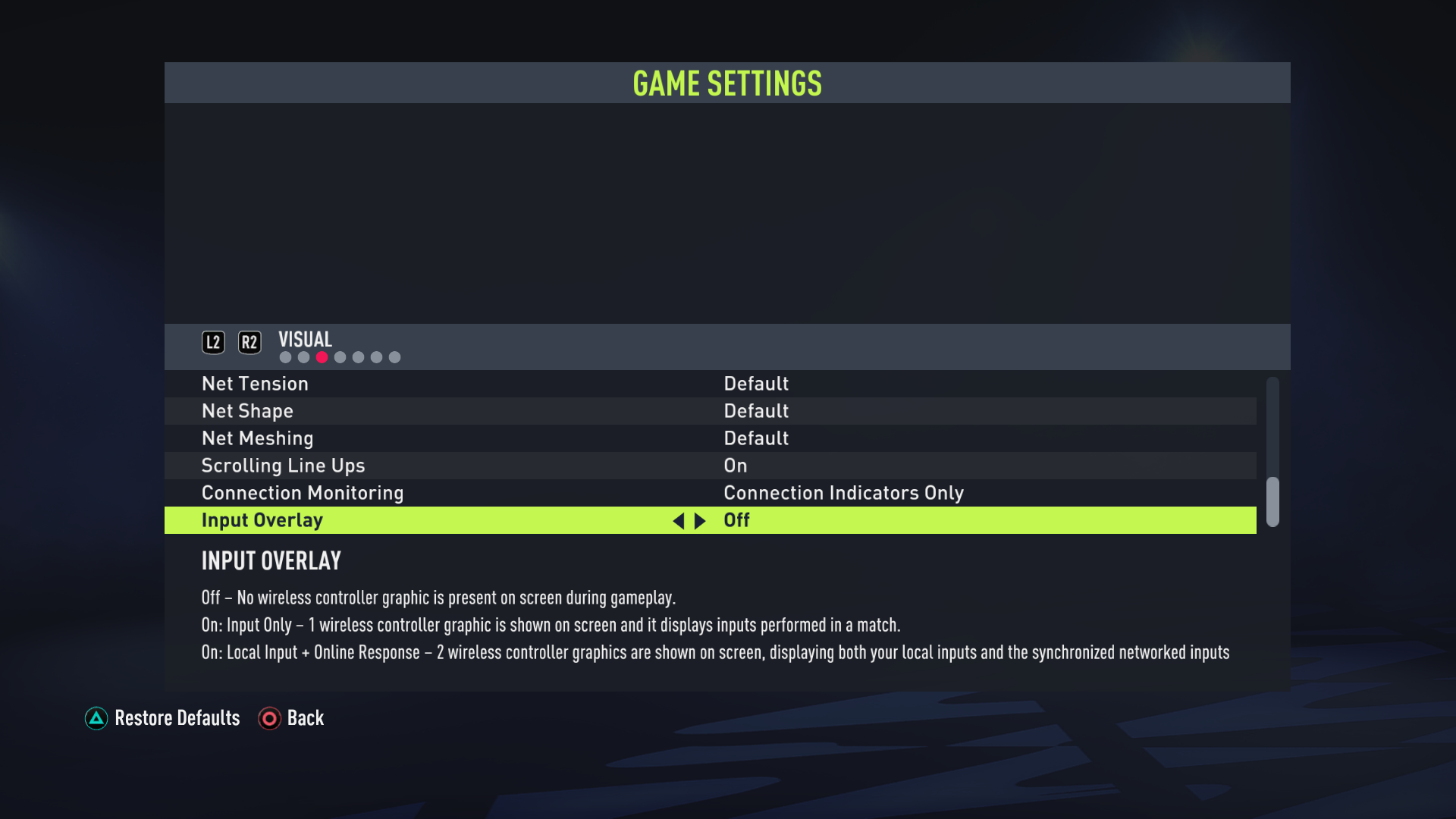The height and width of the screenshot is (819, 1456).
Task: Select the highlighted red Visual page dot
Action: click(x=322, y=357)
